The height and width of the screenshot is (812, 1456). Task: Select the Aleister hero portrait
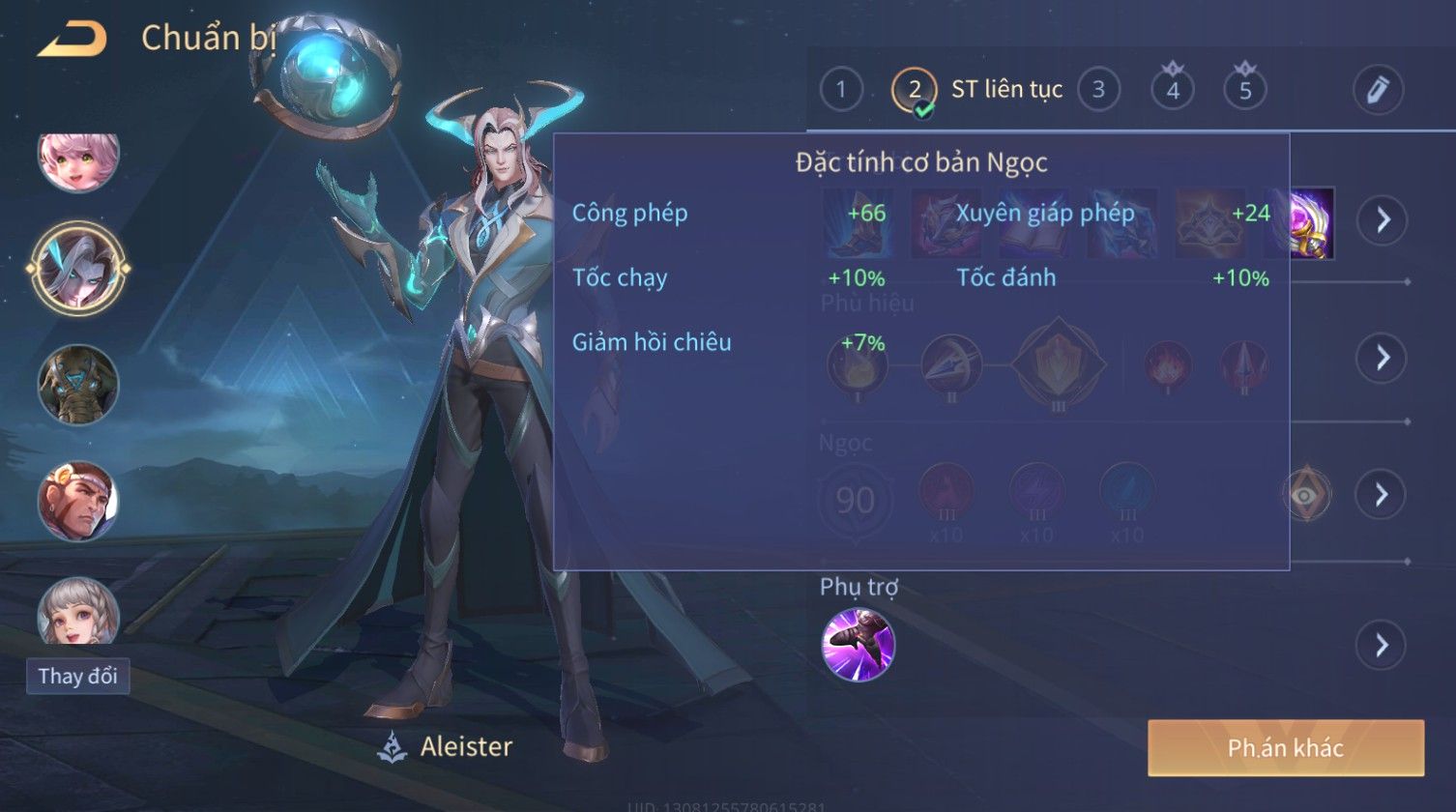click(x=78, y=268)
